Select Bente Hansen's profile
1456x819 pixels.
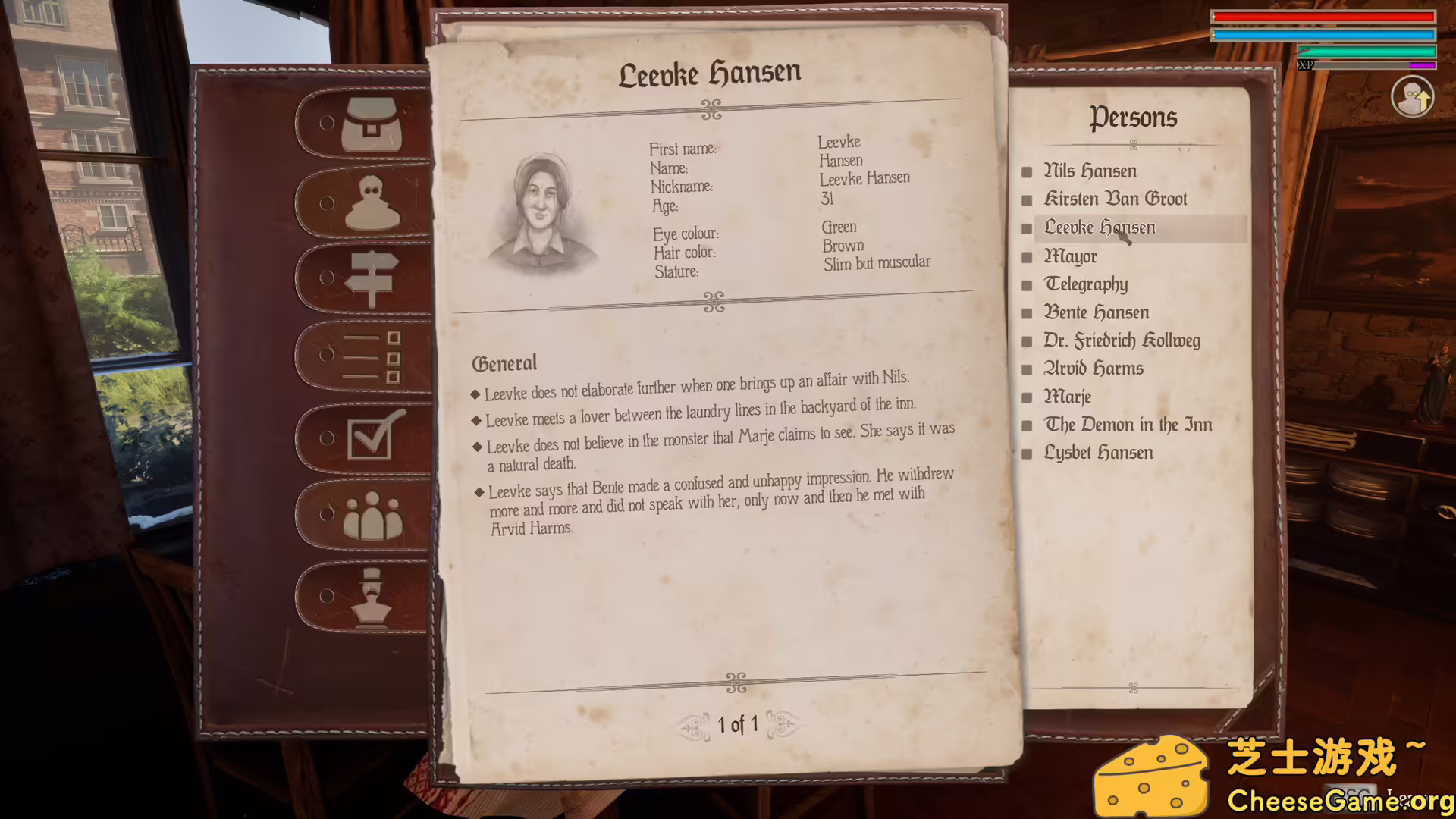[1096, 312]
